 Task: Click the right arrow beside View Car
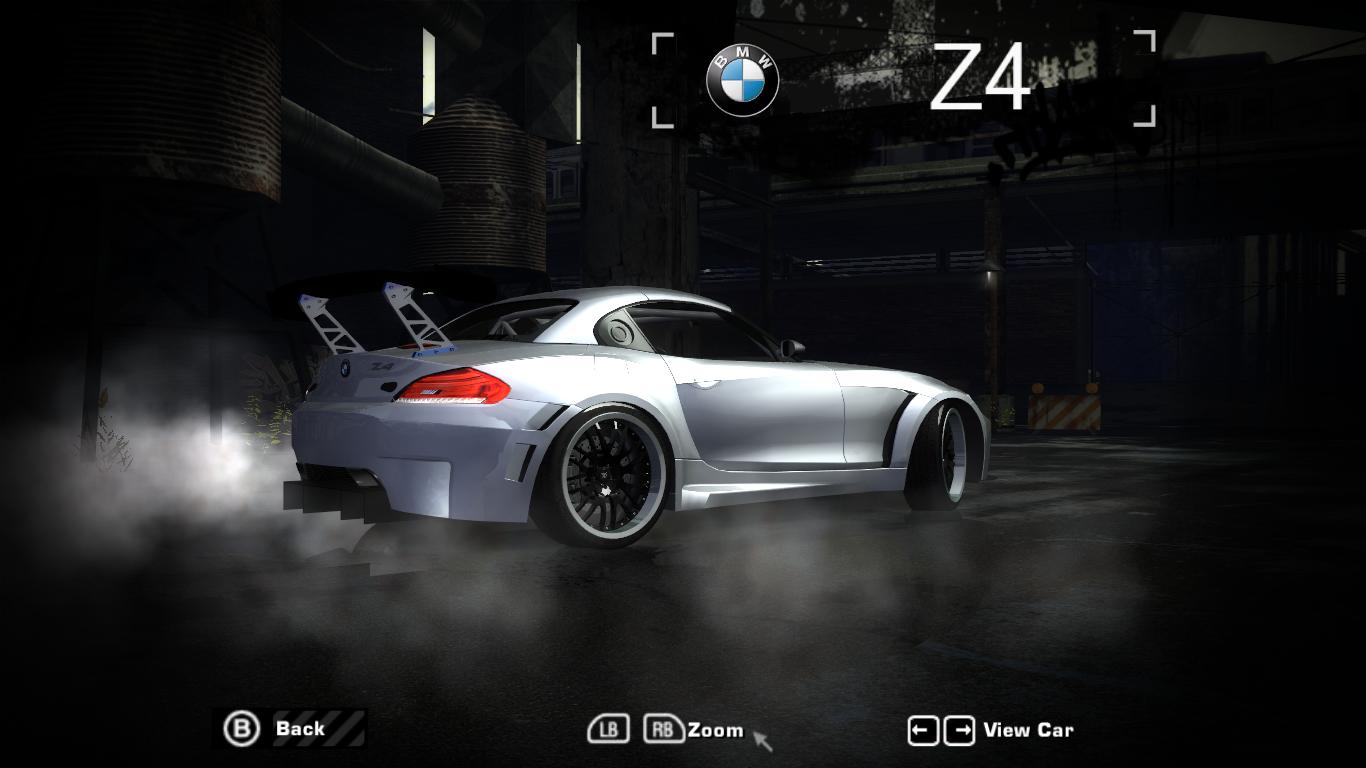pyautogui.click(x=958, y=731)
